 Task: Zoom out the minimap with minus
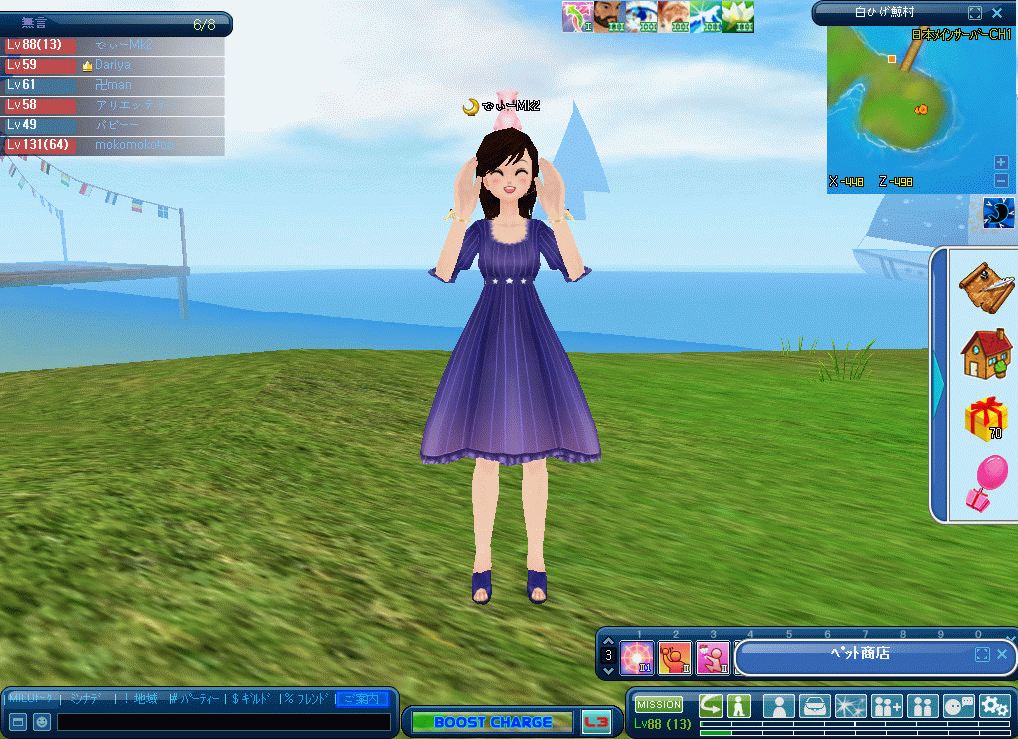click(1001, 180)
